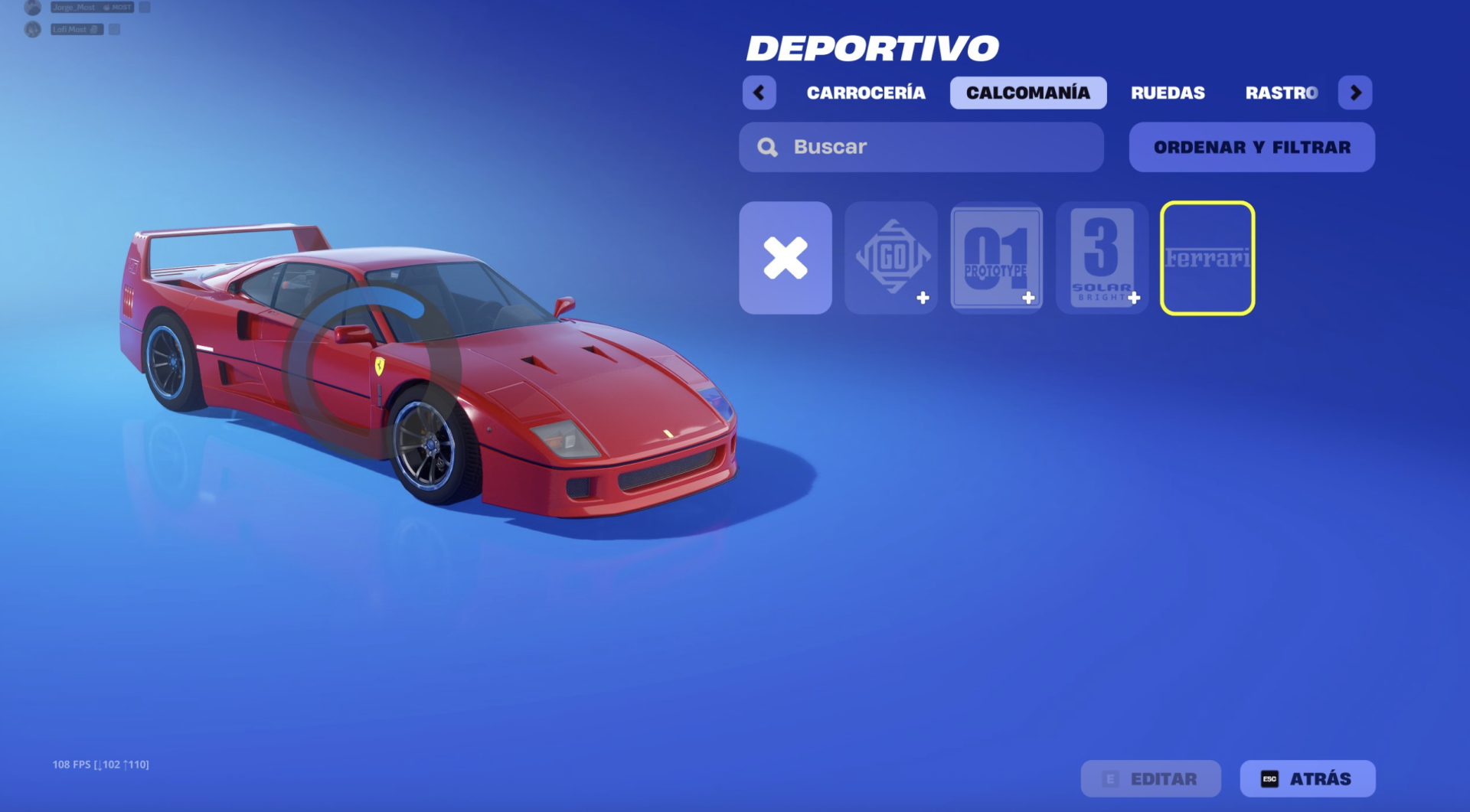Navigate right with the next category arrow
Viewport: 1470px width, 812px height.
pyautogui.click(x=1355, y=93)
